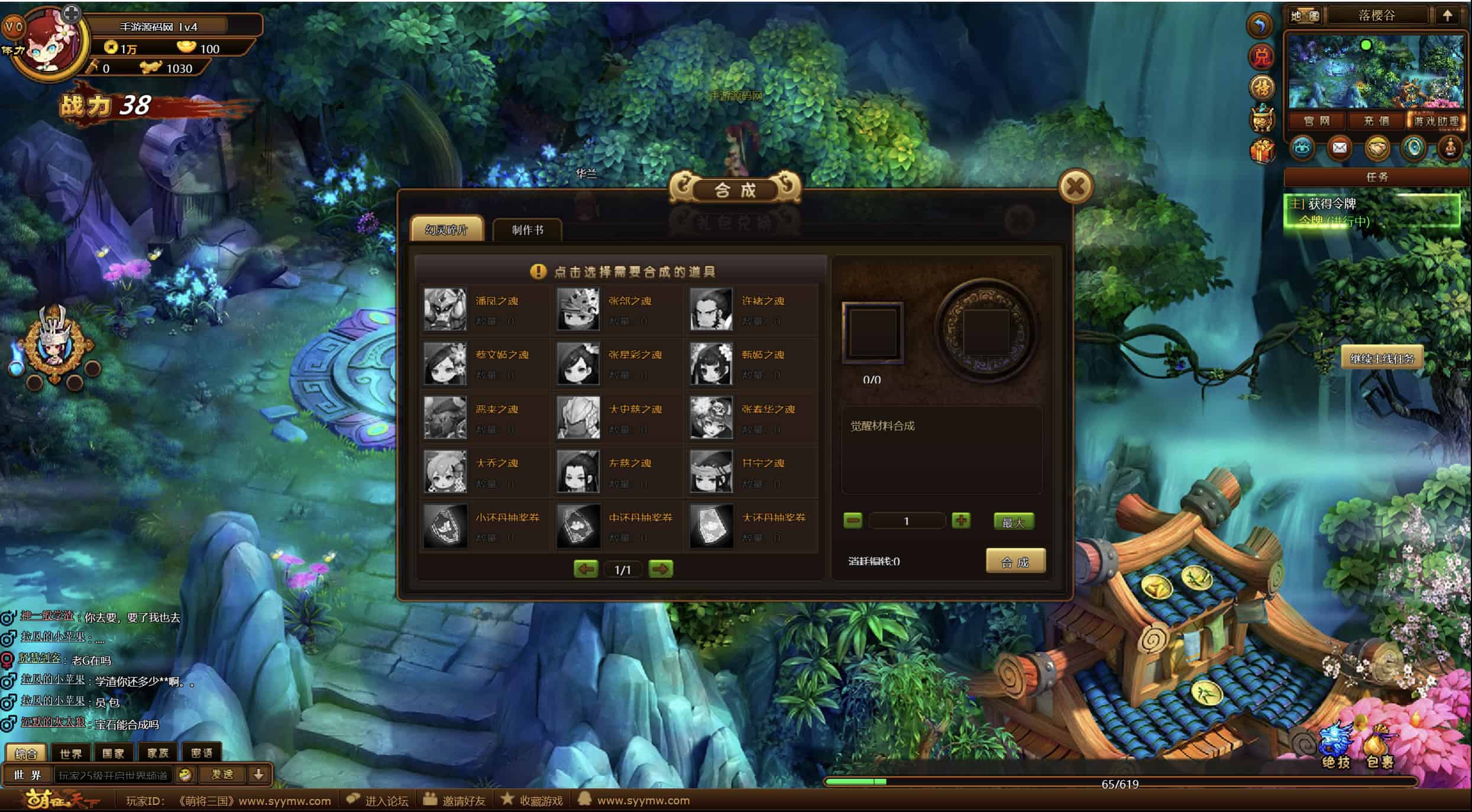Close the 合成 synthesis window
The image size is (1472, 812).
(x=1075, y=187)
